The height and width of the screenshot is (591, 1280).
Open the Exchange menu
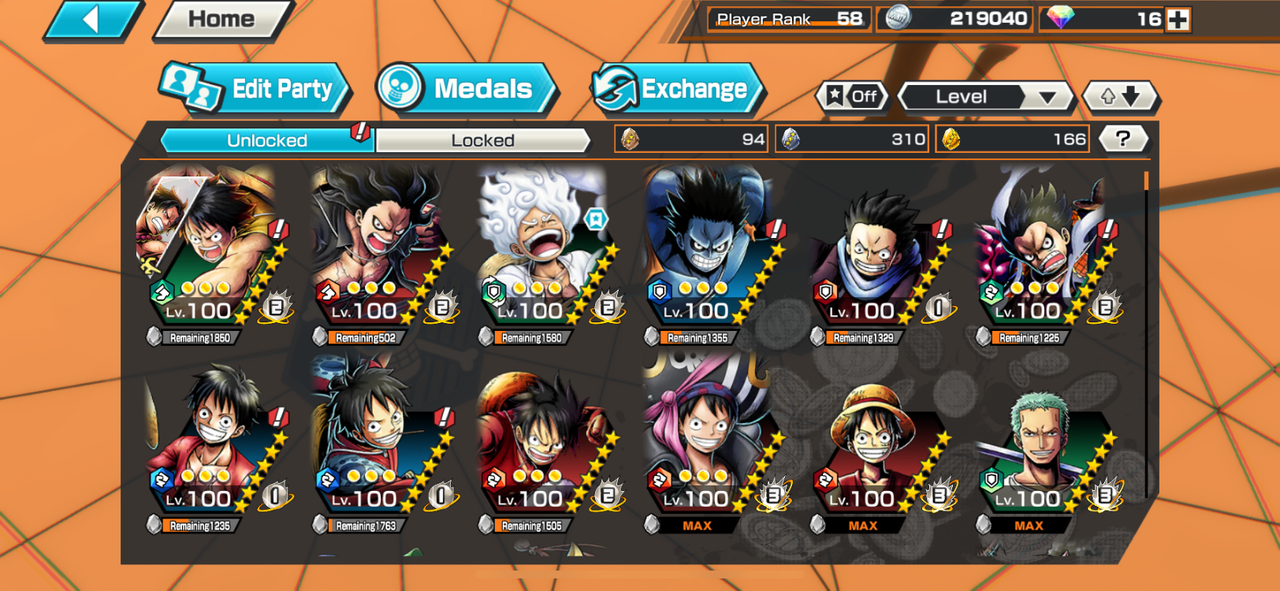pos(677,89)
